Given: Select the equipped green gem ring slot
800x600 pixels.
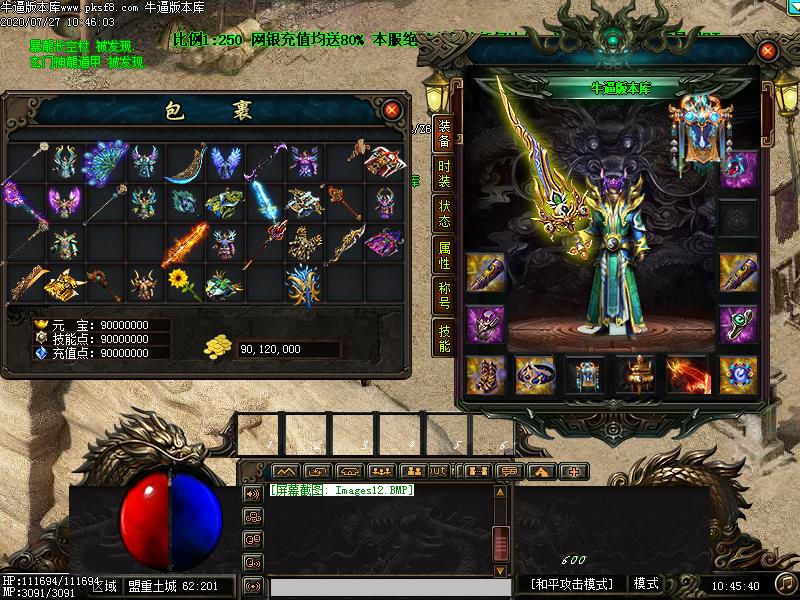Looking at the screenshot, I should [x=739, y=324].
